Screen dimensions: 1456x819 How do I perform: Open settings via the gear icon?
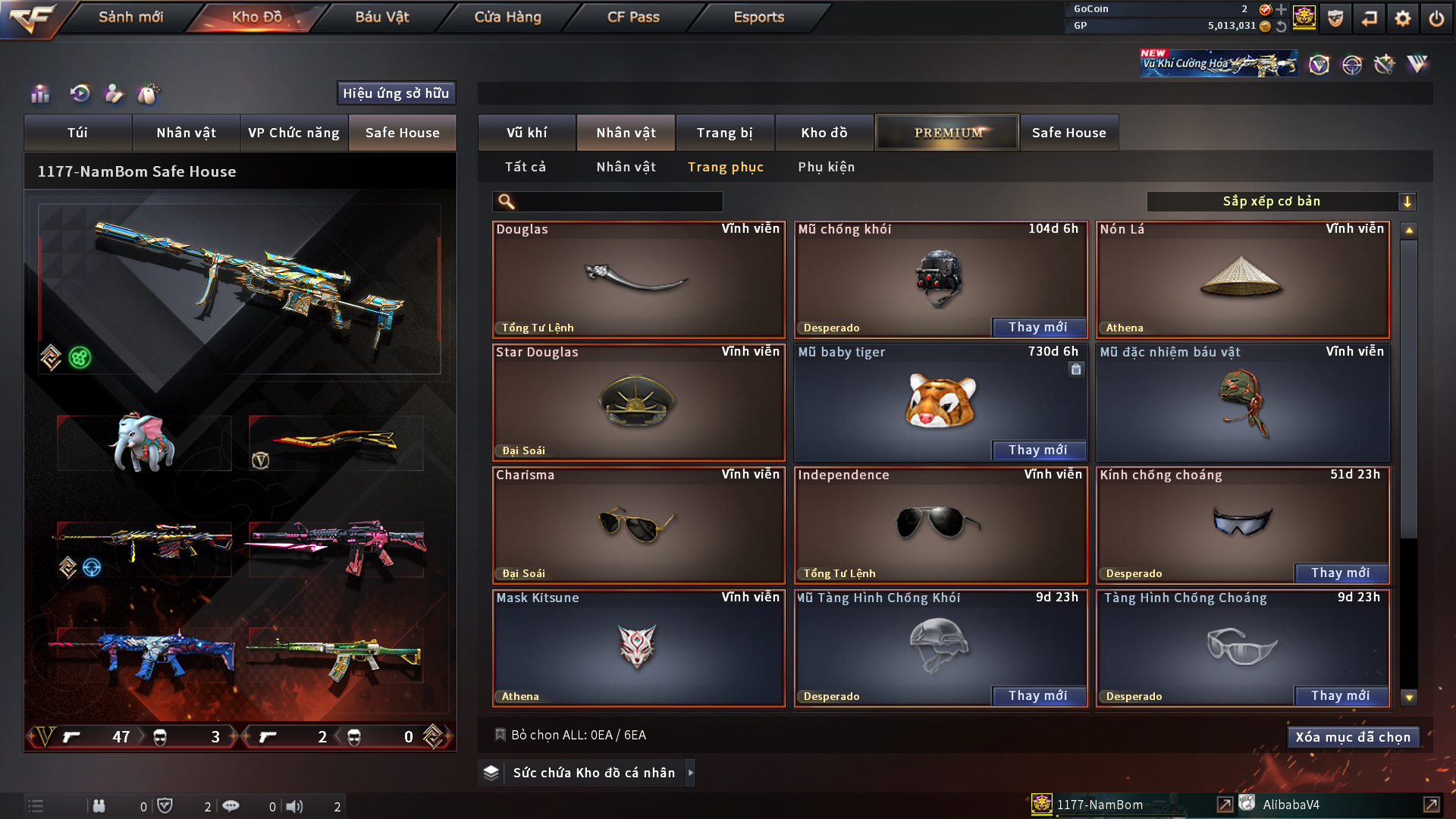point(1402,18)
